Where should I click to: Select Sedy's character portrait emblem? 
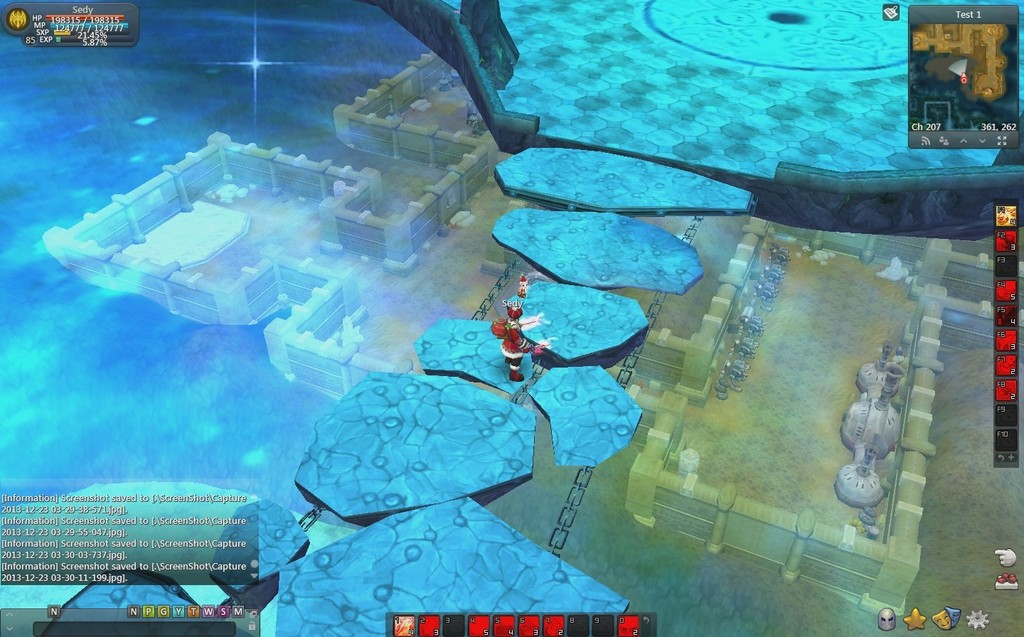click(16, 20)
